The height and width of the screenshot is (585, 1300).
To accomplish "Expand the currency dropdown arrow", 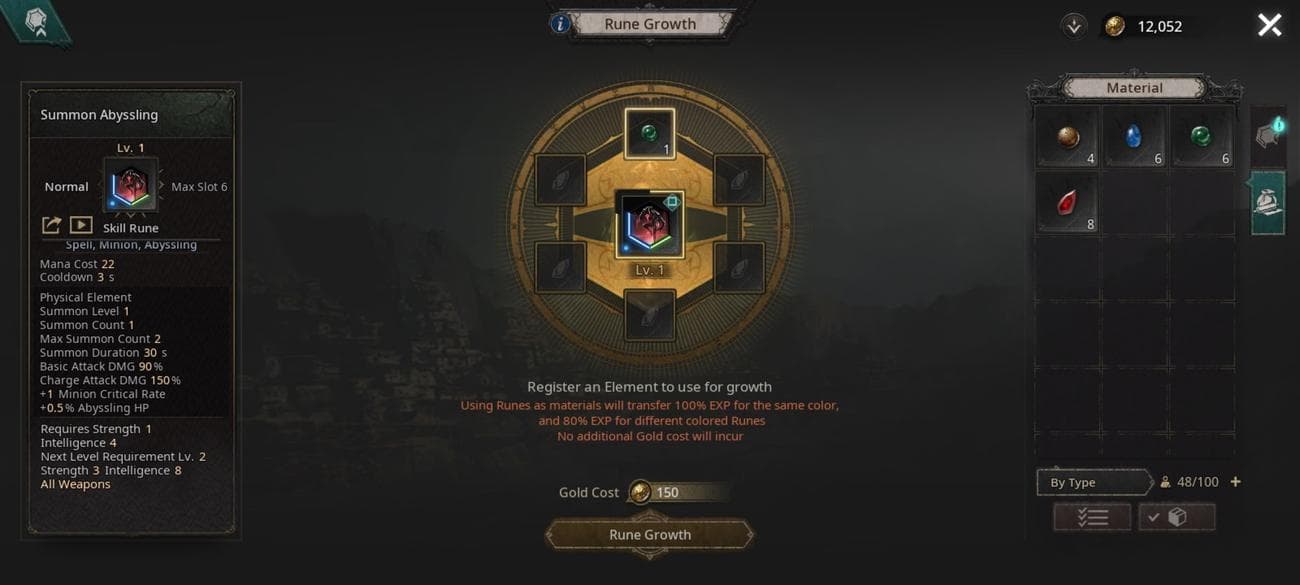I will (1074, 26).
